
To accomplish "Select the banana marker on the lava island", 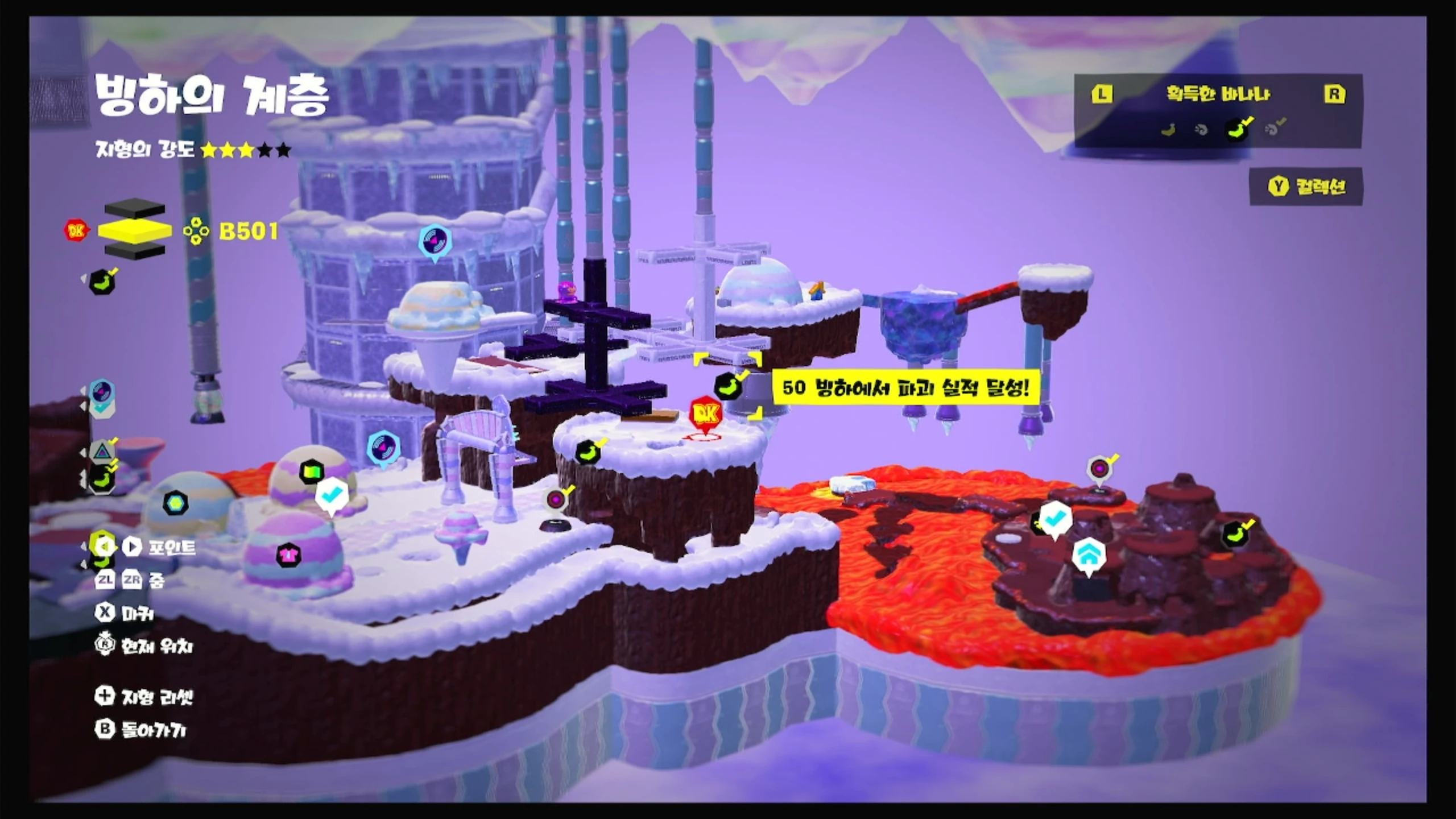I will tap(1234, 534).
